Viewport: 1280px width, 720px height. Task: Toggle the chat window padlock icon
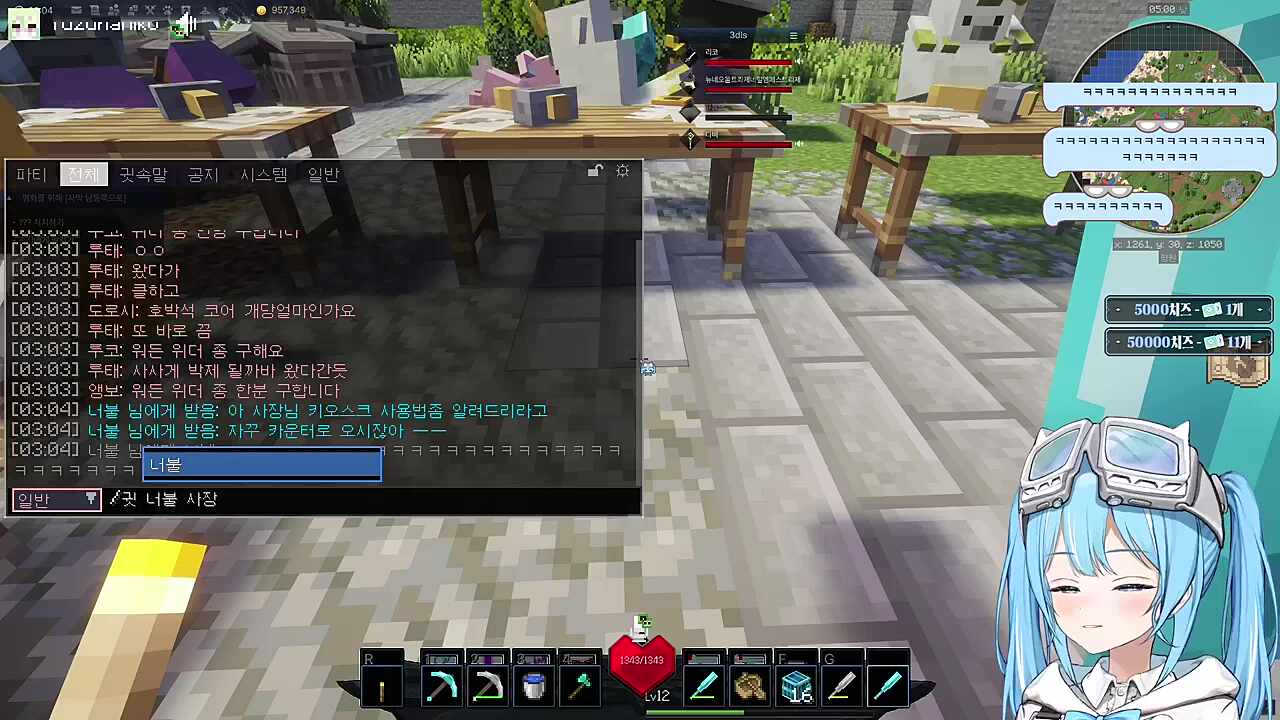pyautogui.click(x=595, y=171)
